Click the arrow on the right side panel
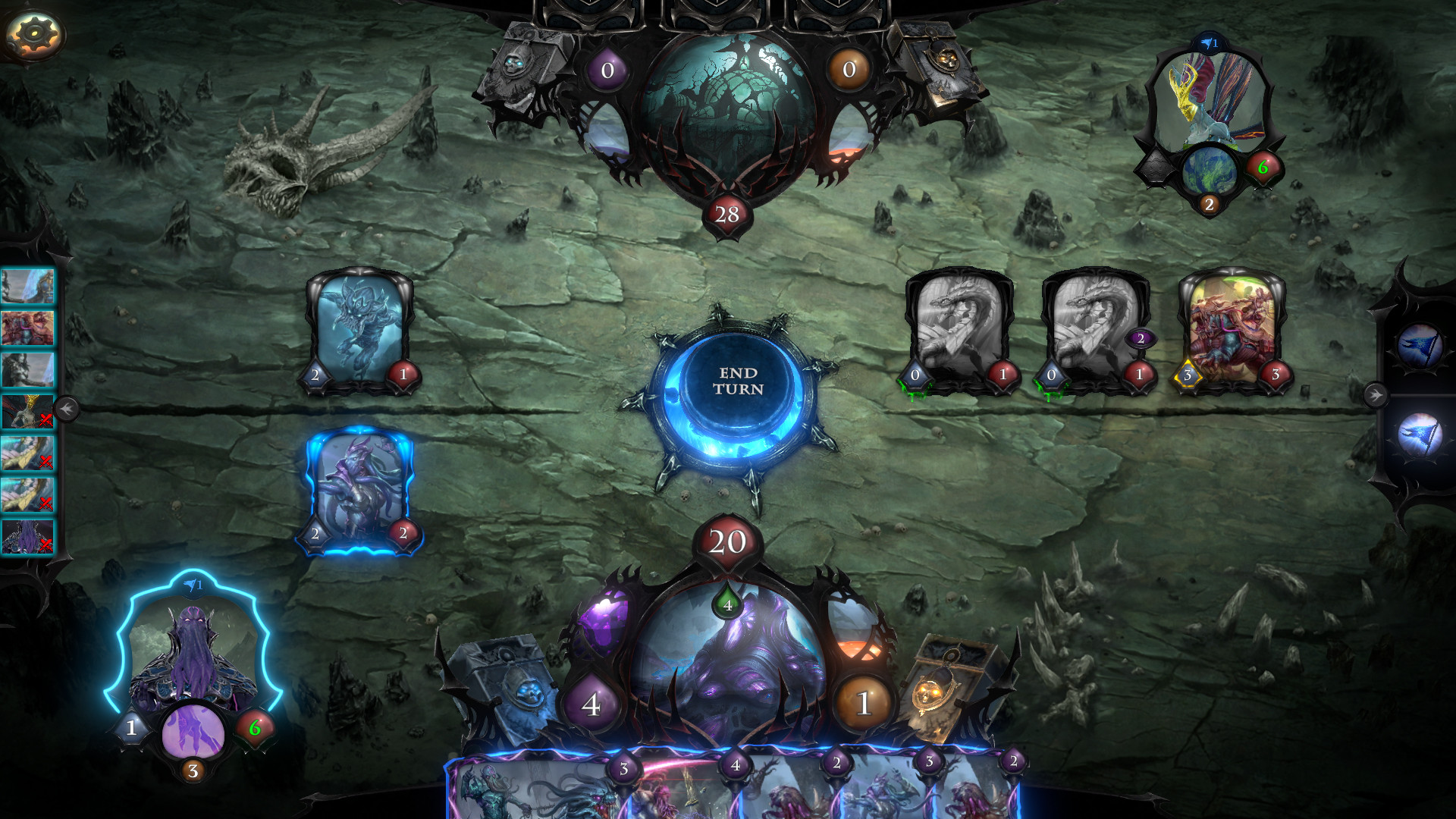The image size is (1456, 819). [x=1375, y=394]
